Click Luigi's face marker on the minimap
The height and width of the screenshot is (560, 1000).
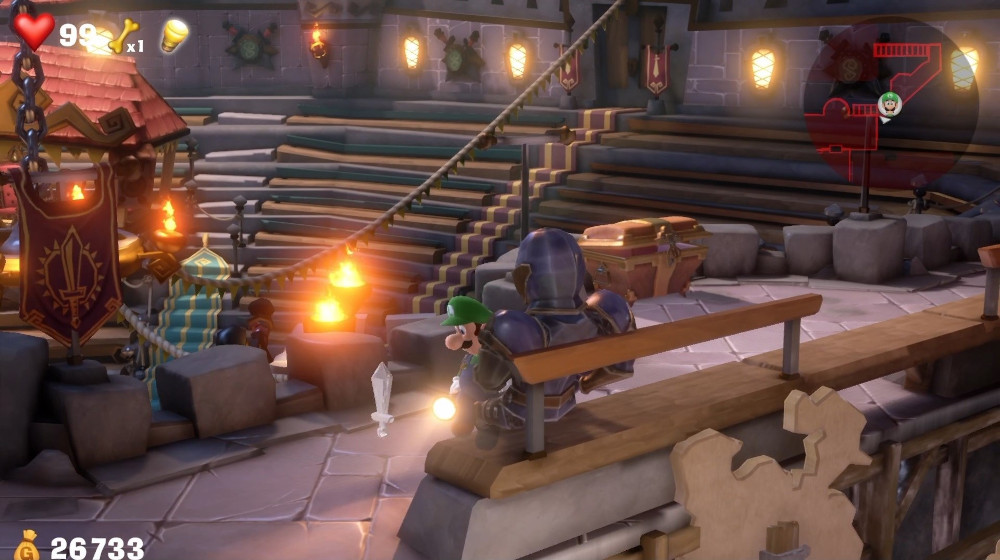[889, 102]
